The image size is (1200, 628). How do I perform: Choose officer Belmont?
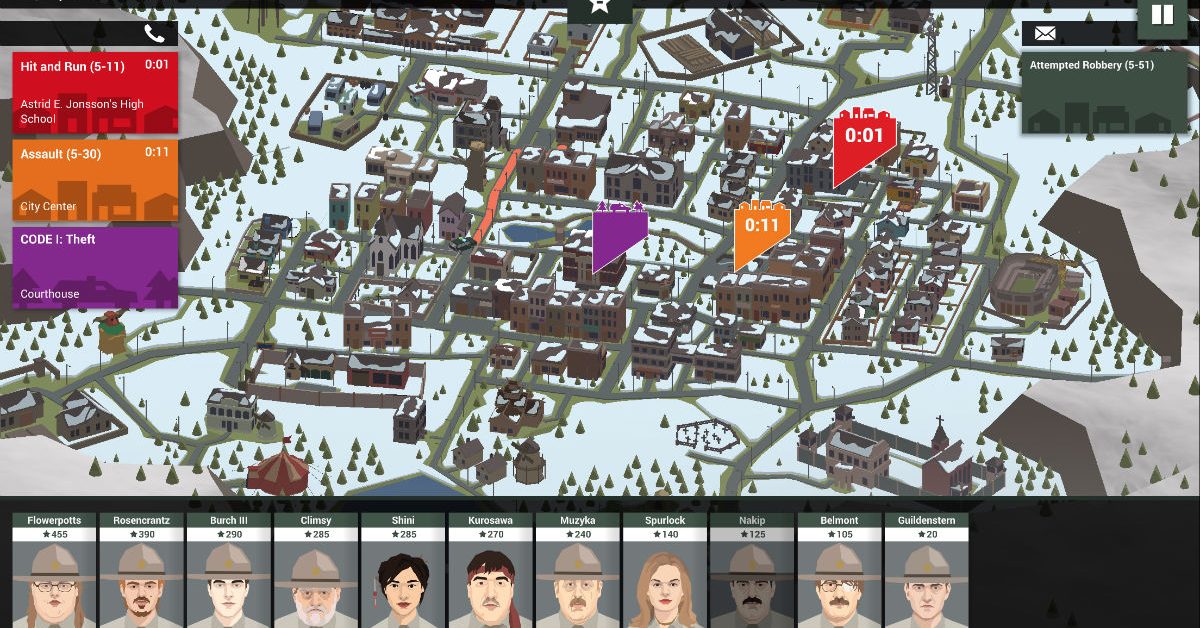839,570
